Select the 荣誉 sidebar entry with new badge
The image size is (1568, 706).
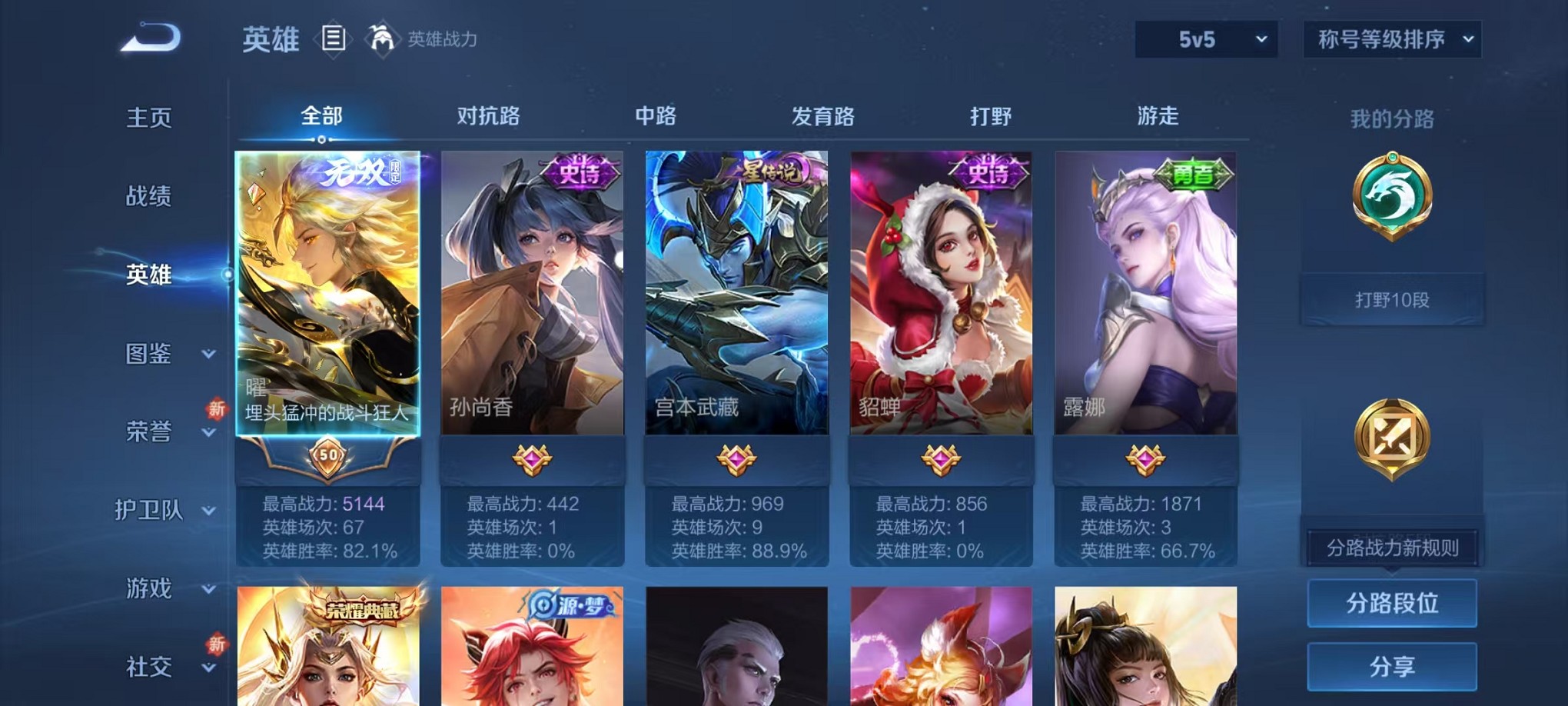(149, 432)
